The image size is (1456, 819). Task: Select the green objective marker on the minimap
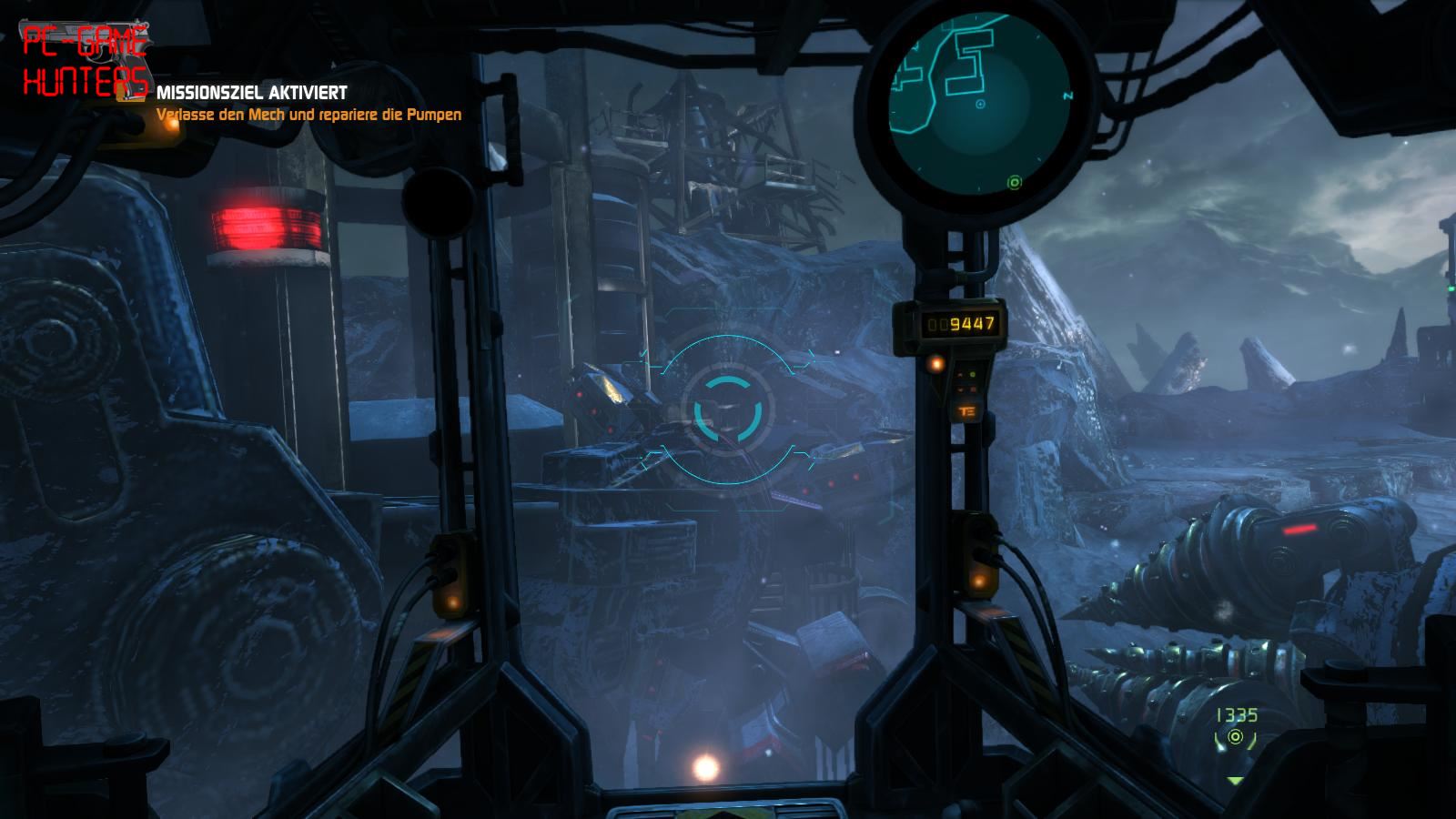[1015, 183]
